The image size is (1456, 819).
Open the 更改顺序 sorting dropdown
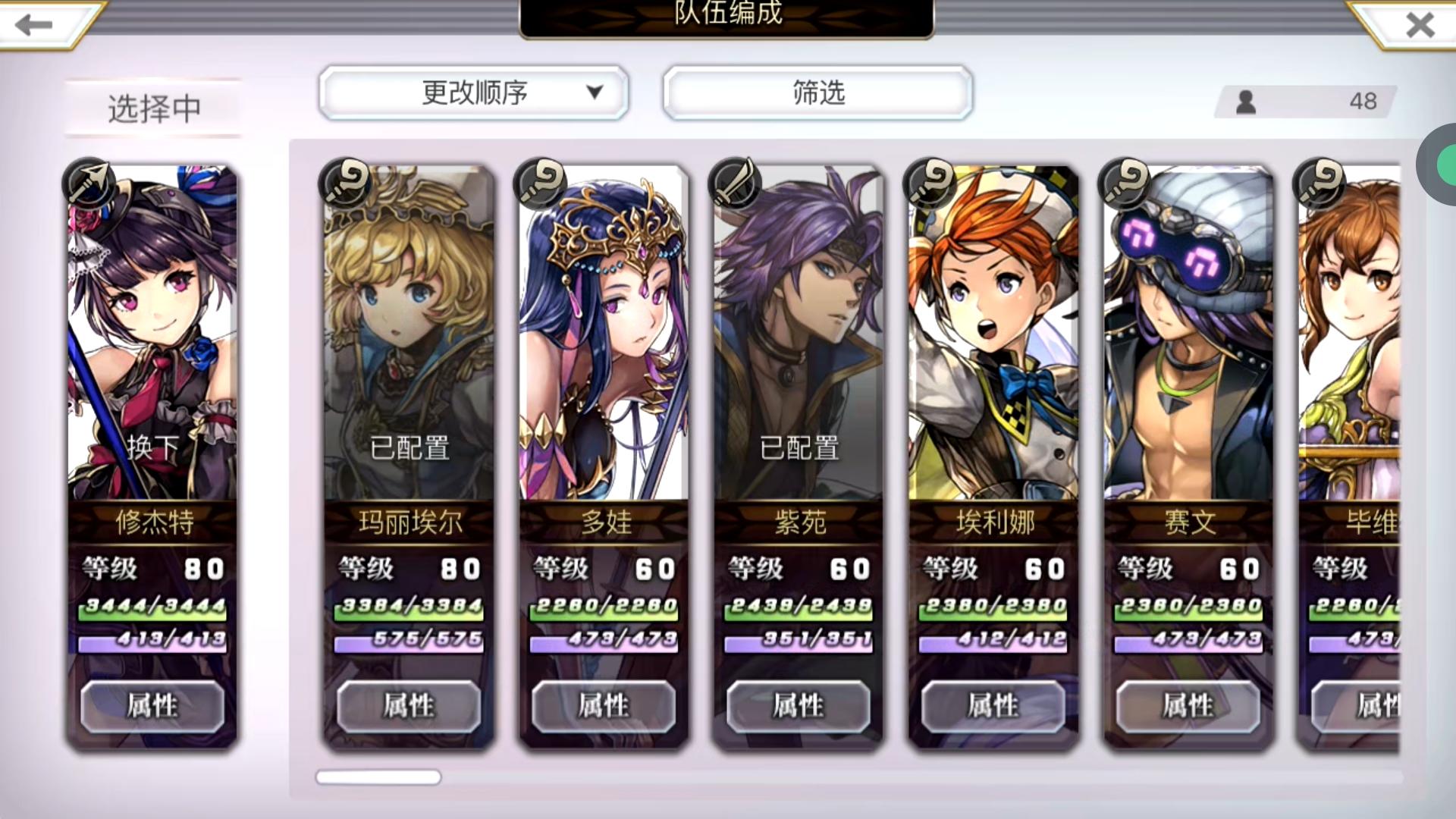474,93
